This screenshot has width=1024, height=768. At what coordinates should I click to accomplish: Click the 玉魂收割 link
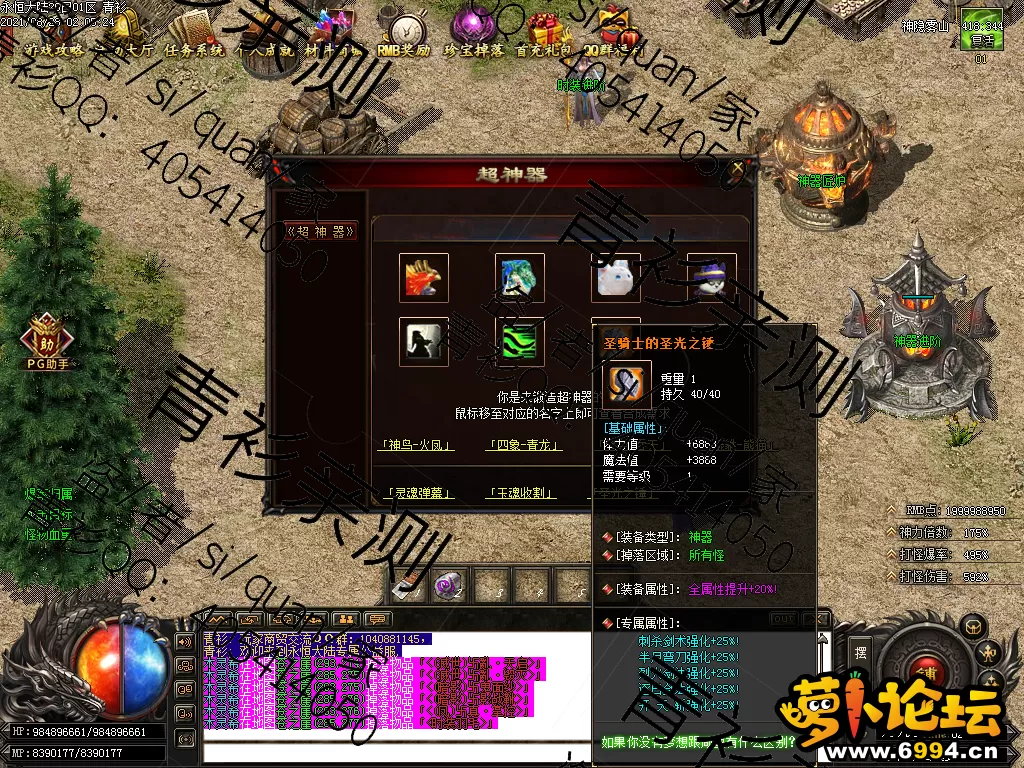pyautogui.click(x=523, y=493)
